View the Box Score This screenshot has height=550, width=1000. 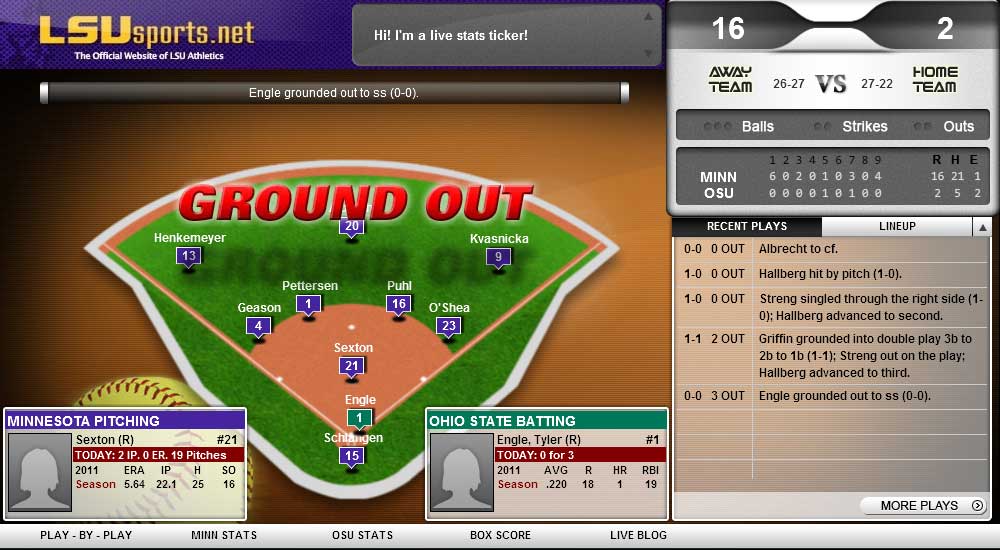(x=500, y=535)
